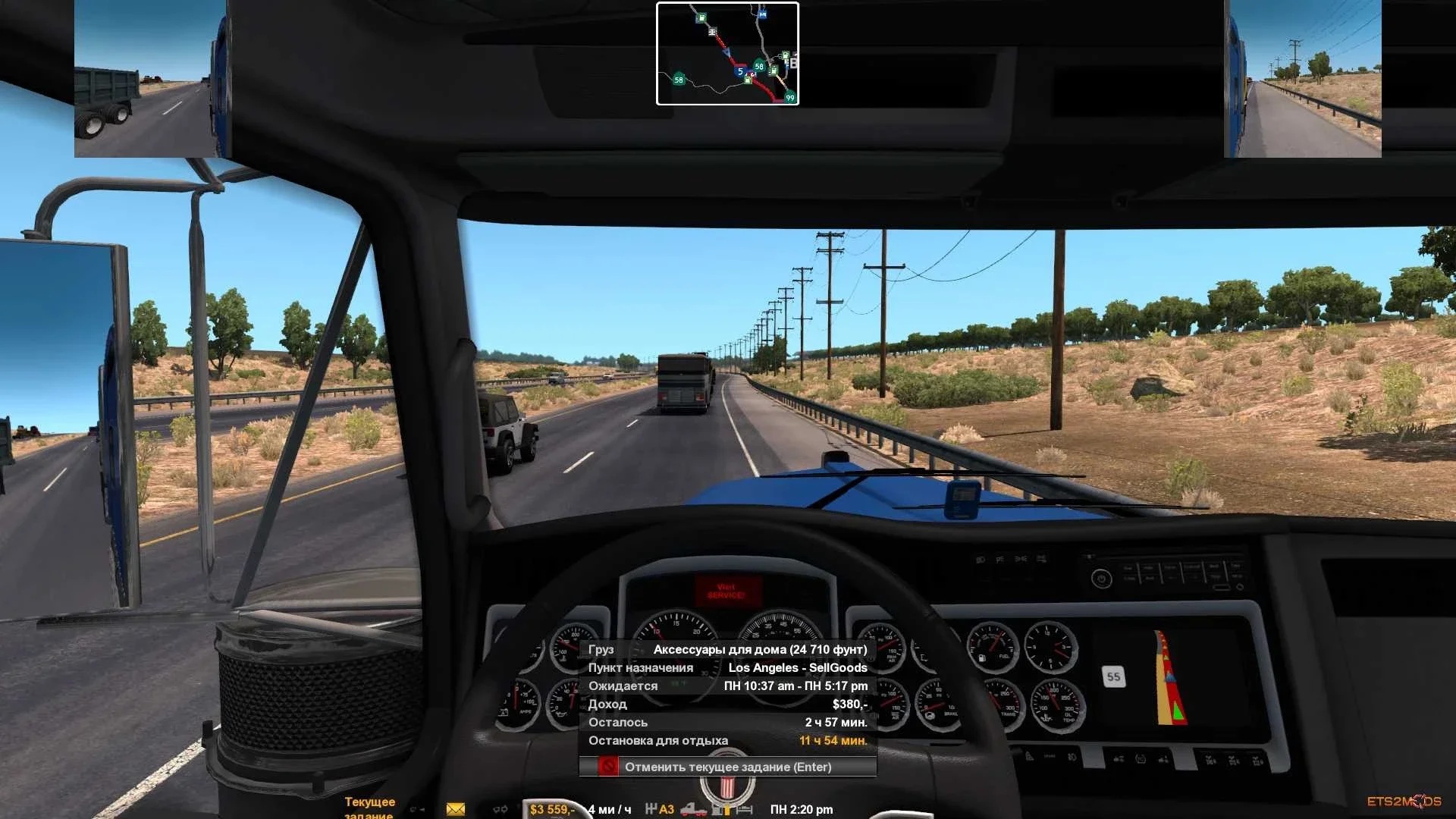The width and height of the screenshot is (1456, 819).
Task: Click the $3 559 money balance
Action: tap(552, 808)
